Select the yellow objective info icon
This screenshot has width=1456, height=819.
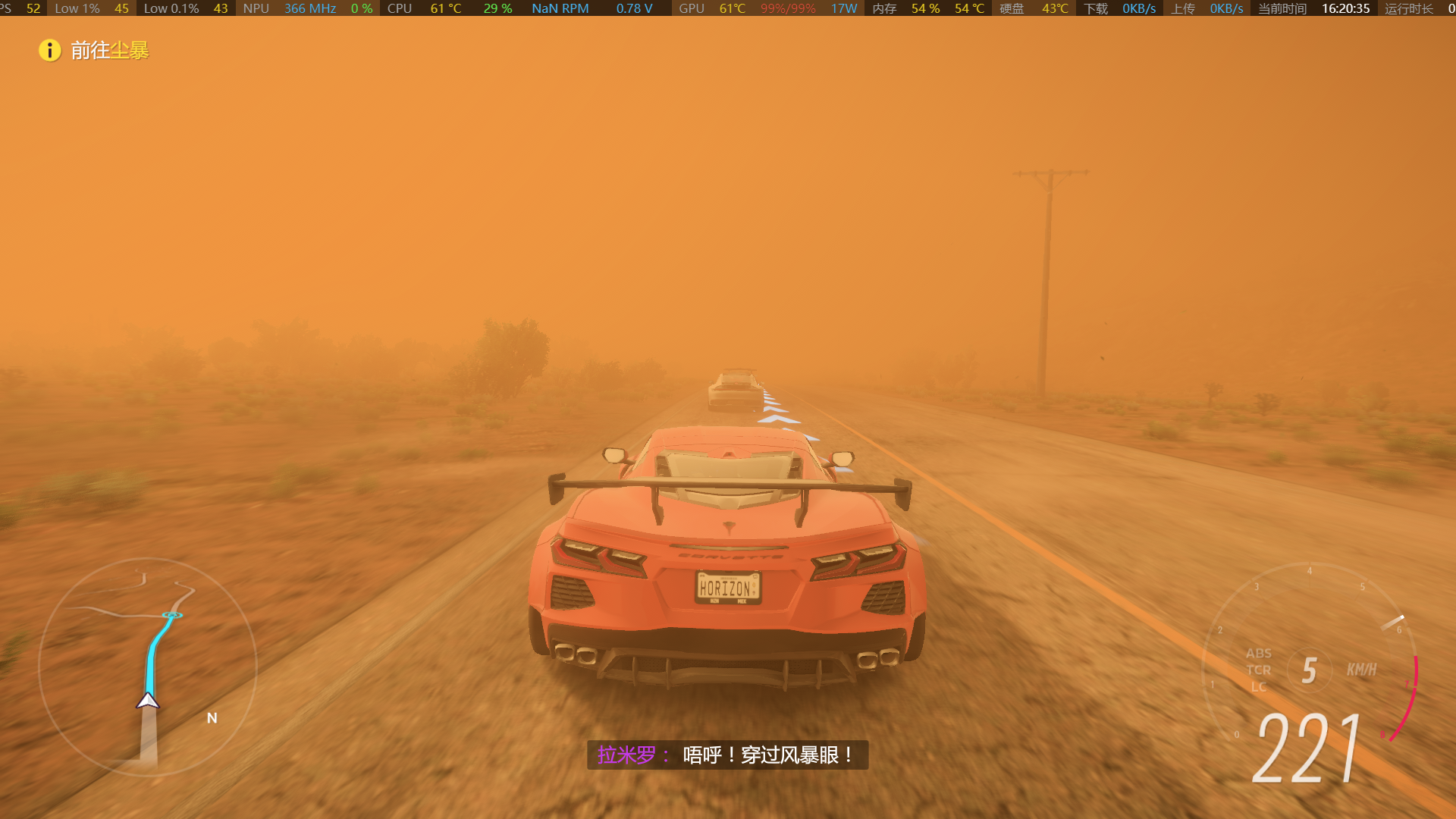tap(50, 51)
